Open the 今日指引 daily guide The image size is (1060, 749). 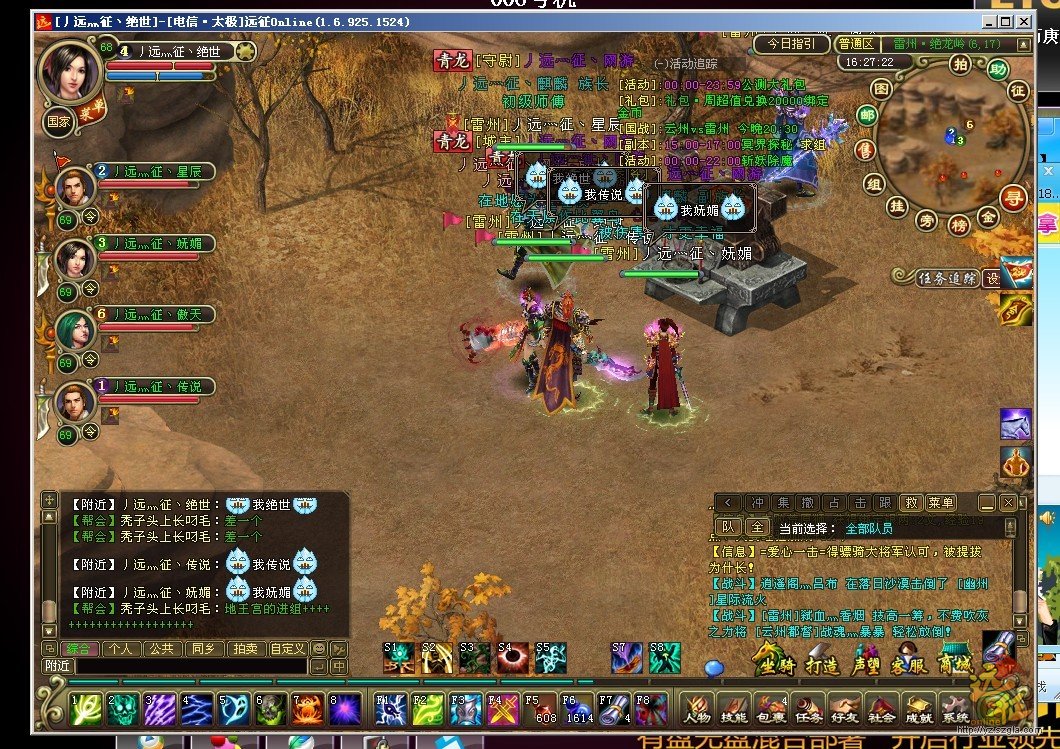click(x=790, y=44)
